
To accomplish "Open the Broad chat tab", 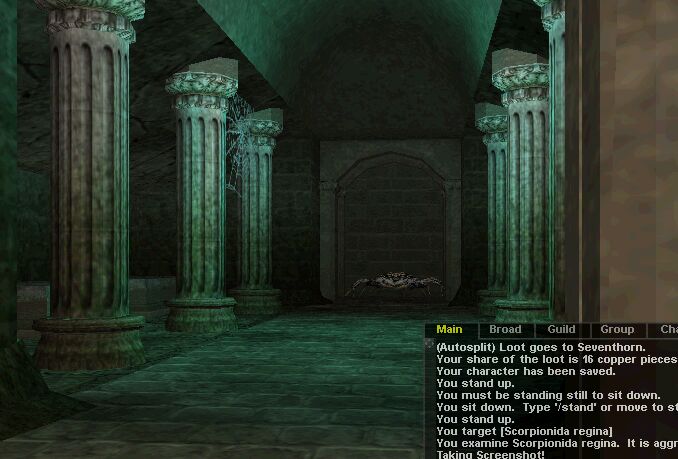I will click(505, 330).
